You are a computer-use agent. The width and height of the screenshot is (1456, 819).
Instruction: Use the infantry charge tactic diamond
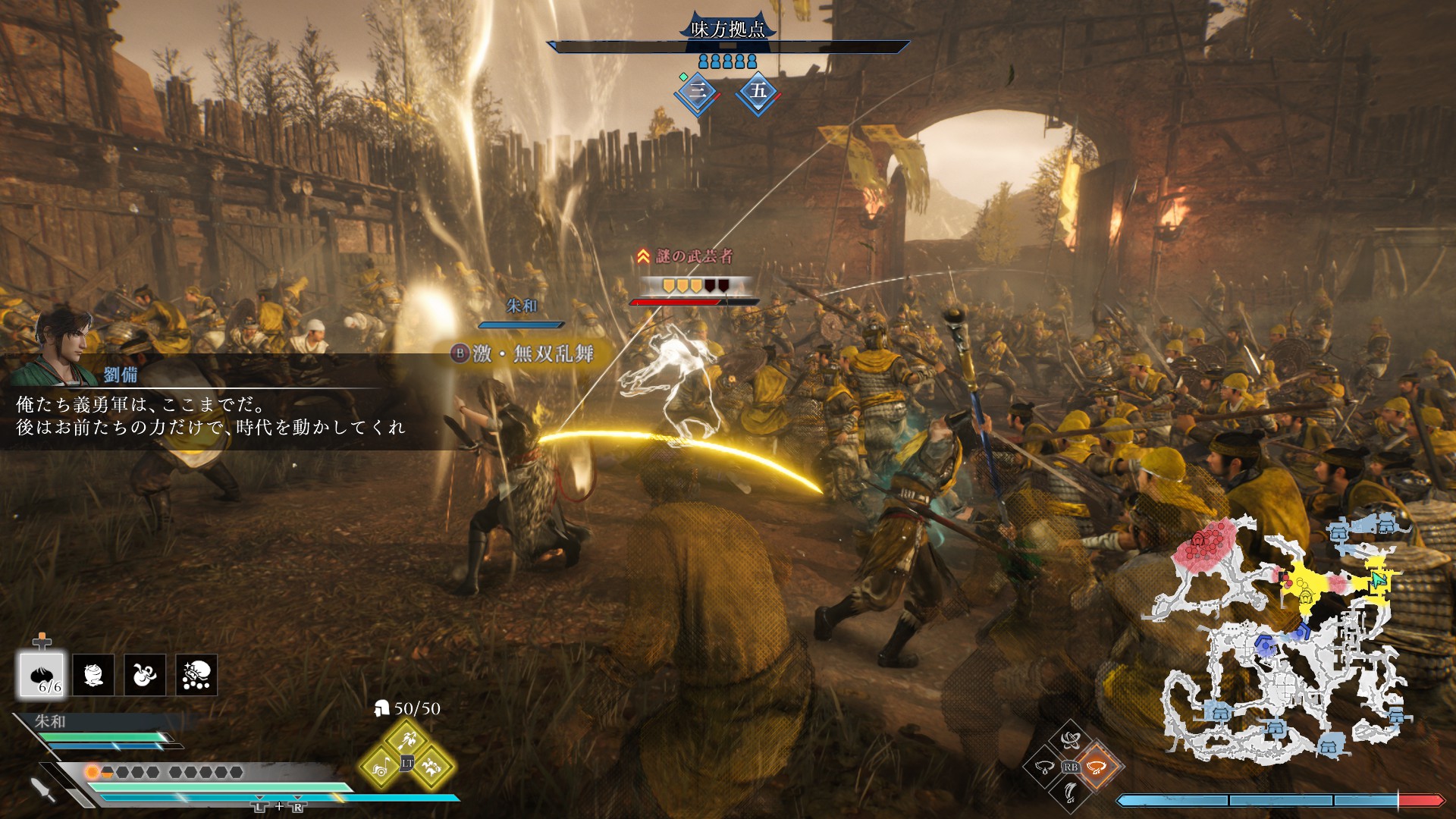432,767
